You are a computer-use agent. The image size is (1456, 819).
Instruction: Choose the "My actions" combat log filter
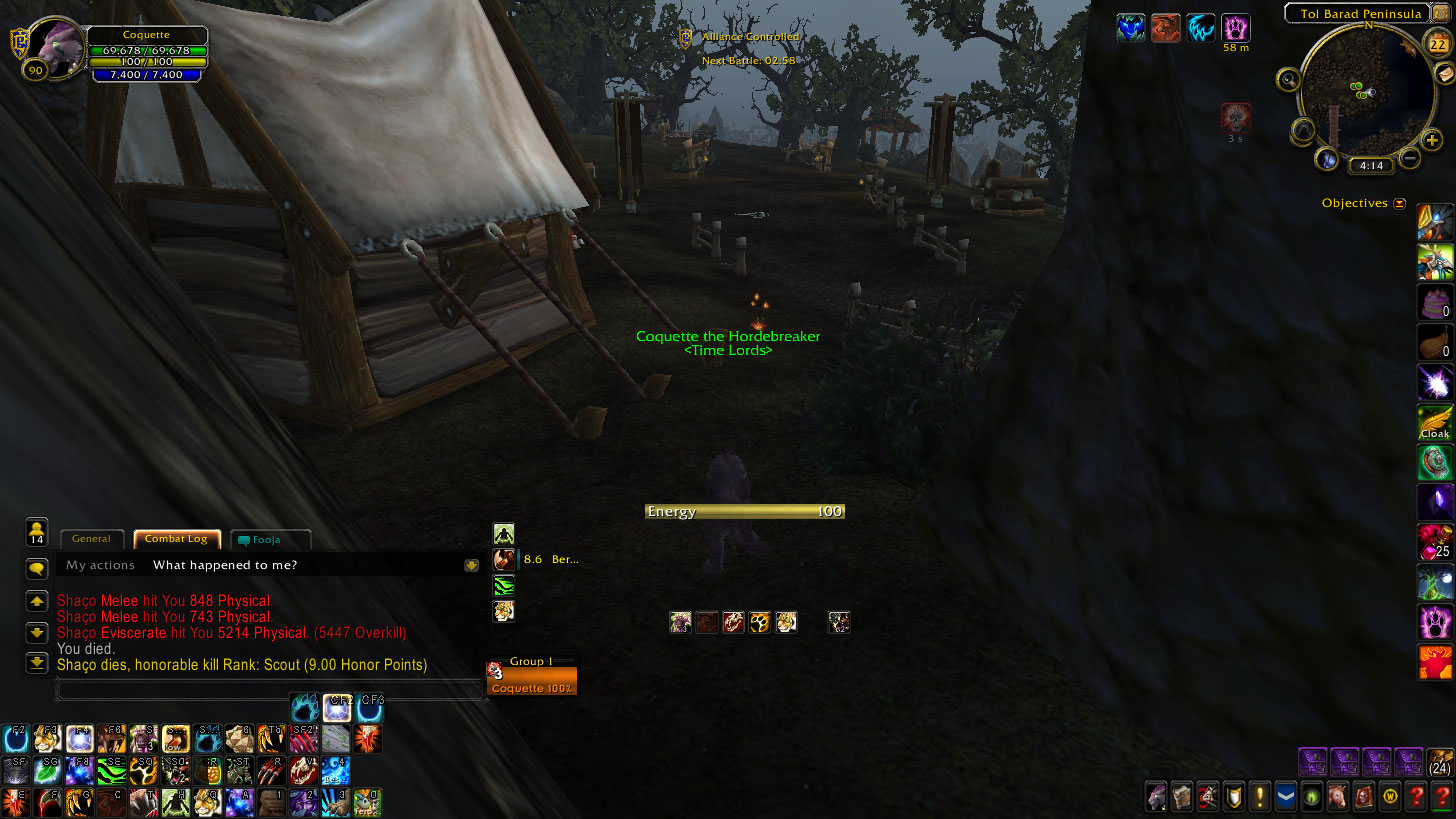(100, 565)
